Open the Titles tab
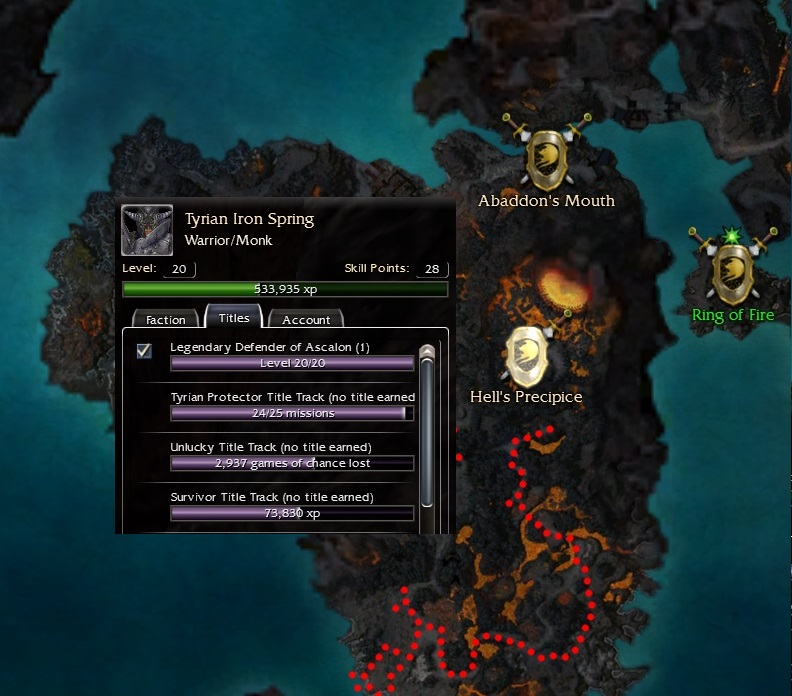Image resolution: width=792 pixels, height=696 pixels. pos(234,318)
